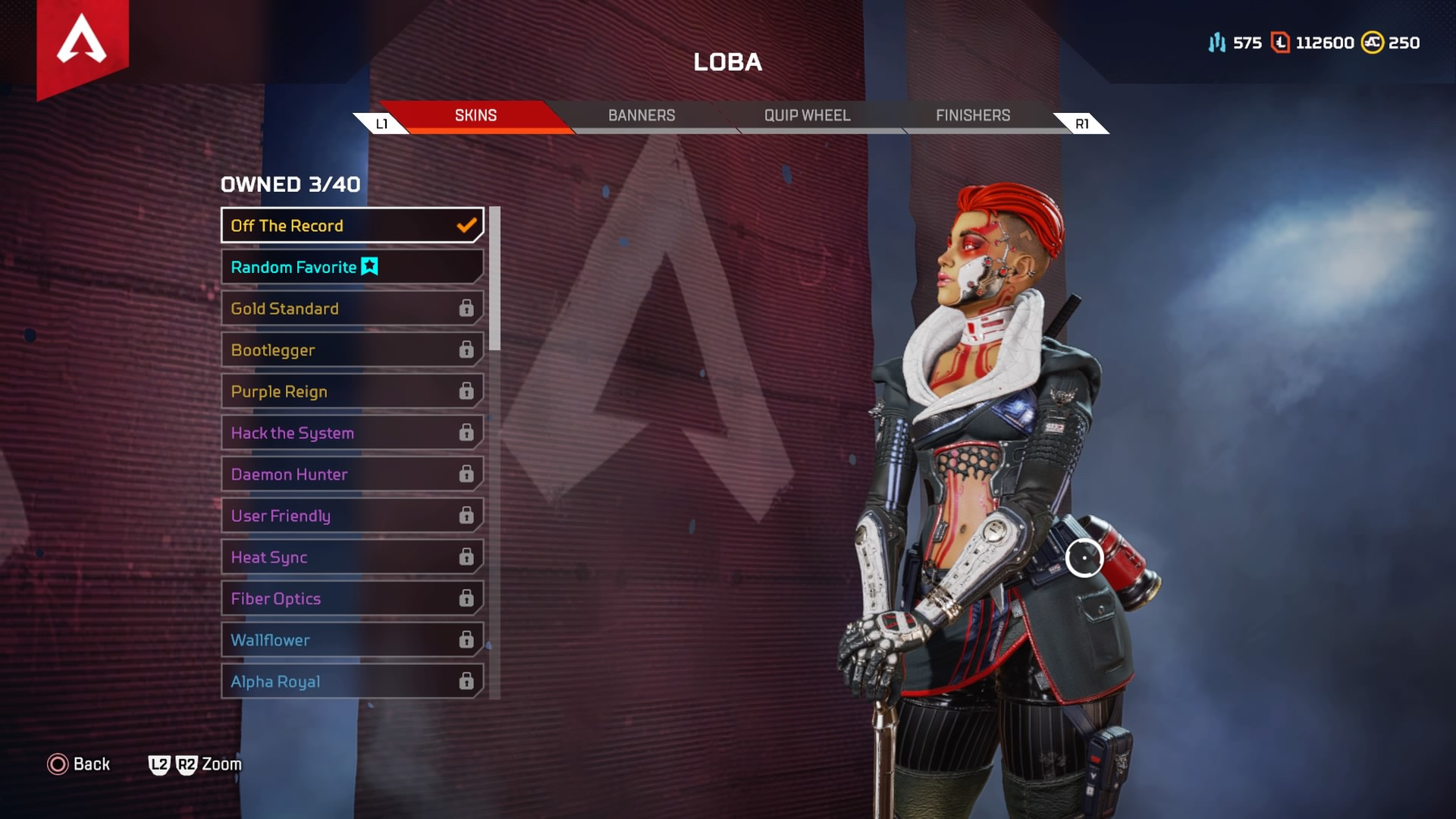Select the User Friendly skin

[x=352, y=516]
